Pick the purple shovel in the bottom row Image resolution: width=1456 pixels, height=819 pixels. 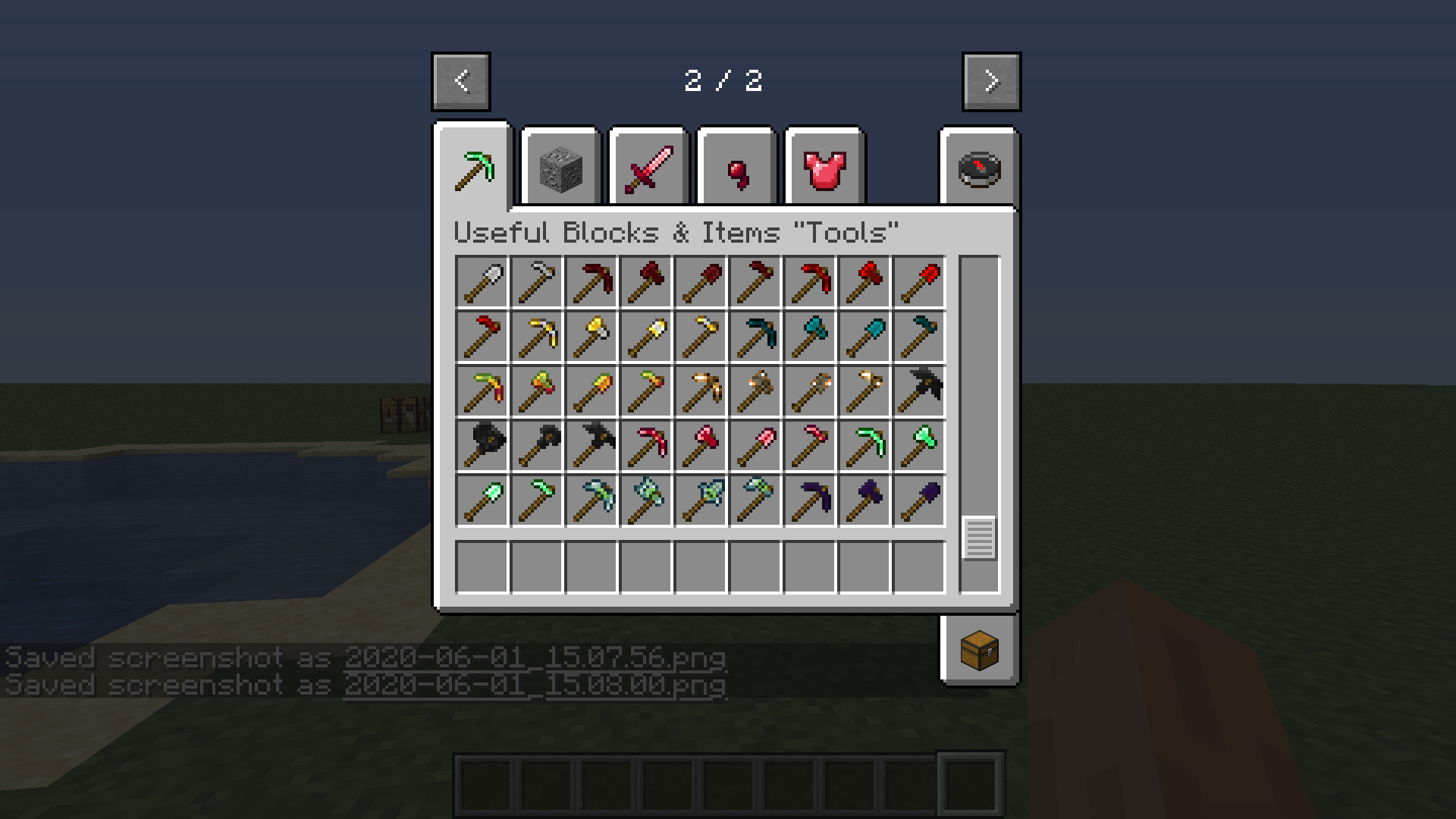pos(919,500)
